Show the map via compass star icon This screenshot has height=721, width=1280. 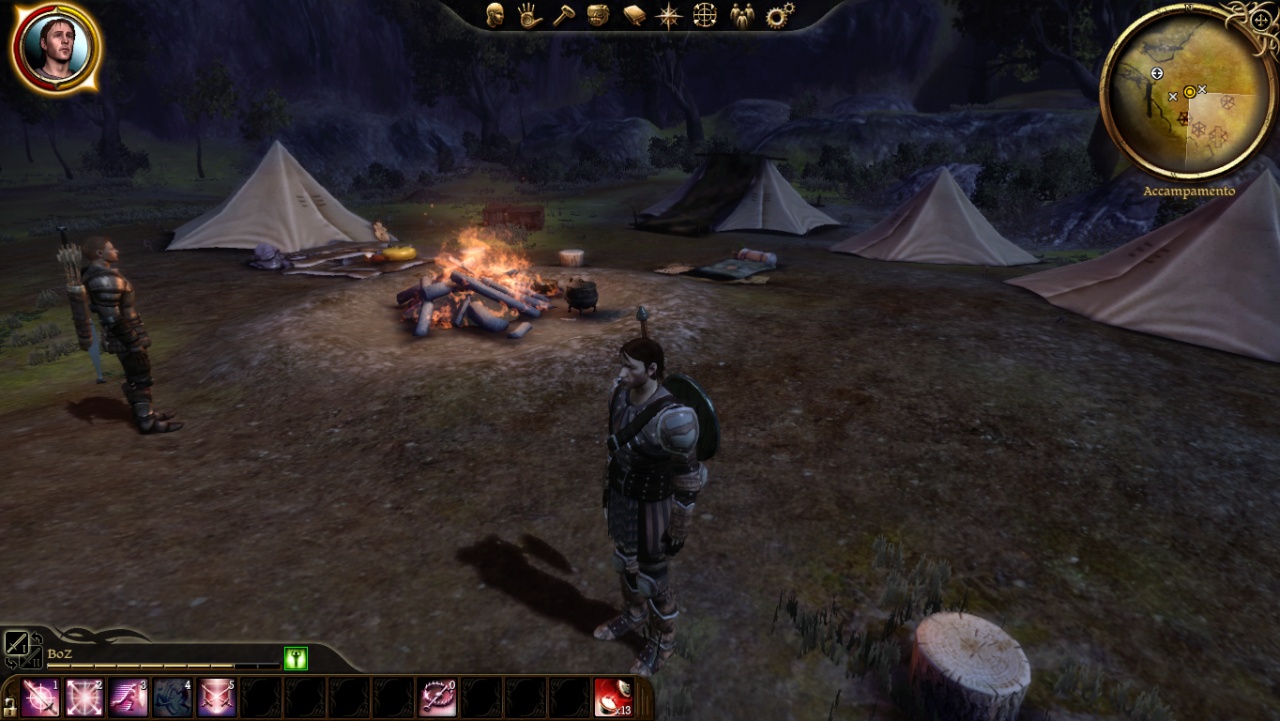pos(668,15)
